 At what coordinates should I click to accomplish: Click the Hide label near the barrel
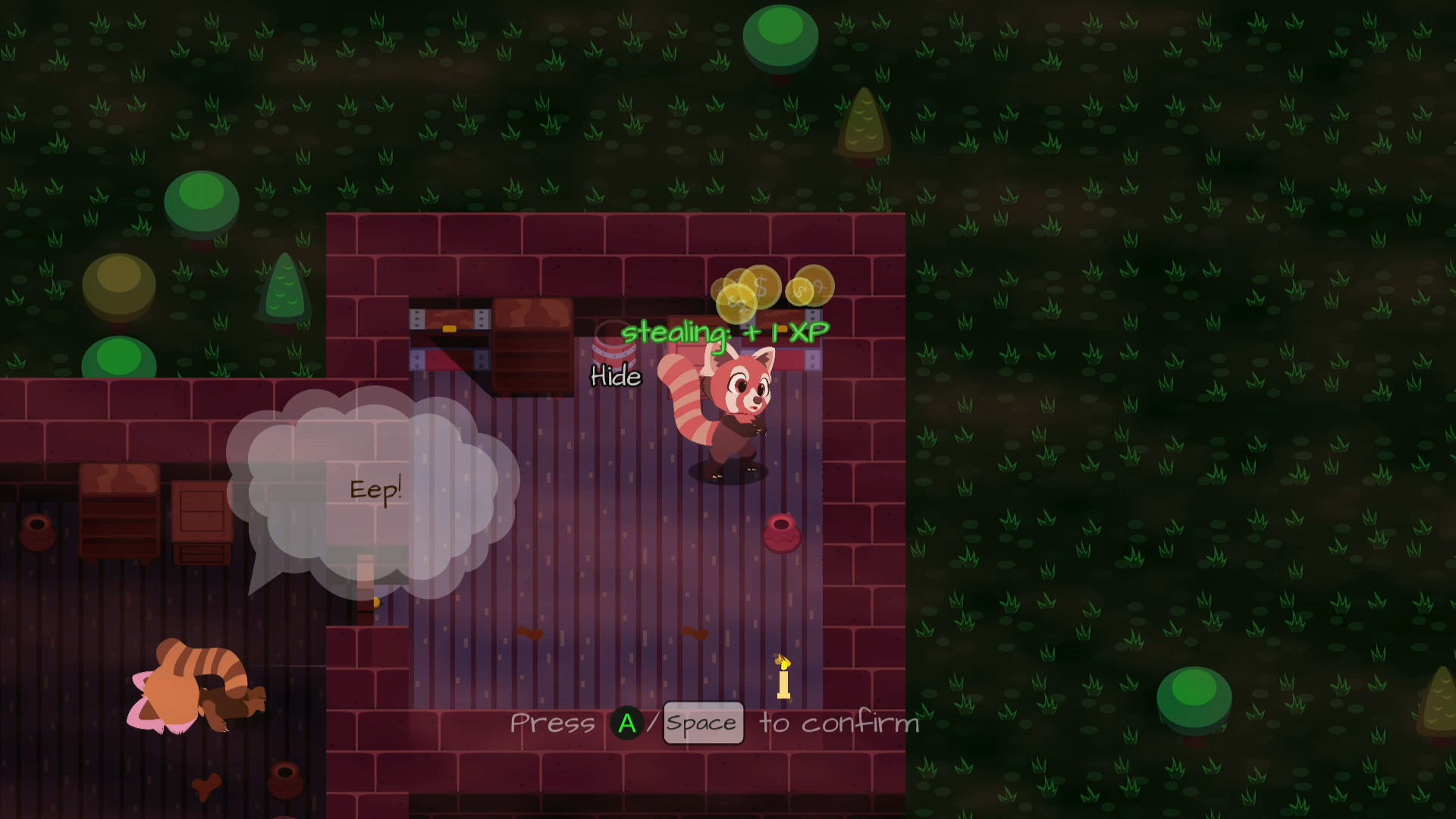point(616,377)
